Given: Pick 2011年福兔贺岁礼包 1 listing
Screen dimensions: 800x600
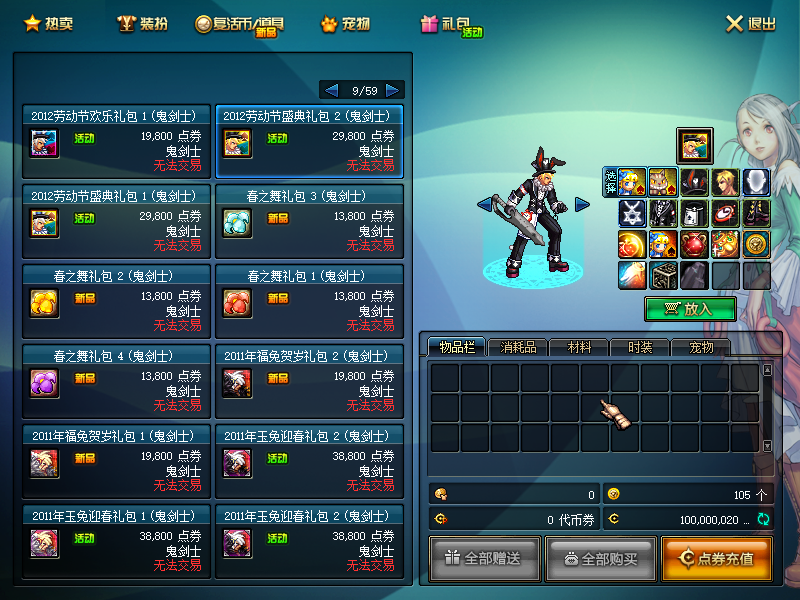Looking at the screenshot, I should pos(116,460).
